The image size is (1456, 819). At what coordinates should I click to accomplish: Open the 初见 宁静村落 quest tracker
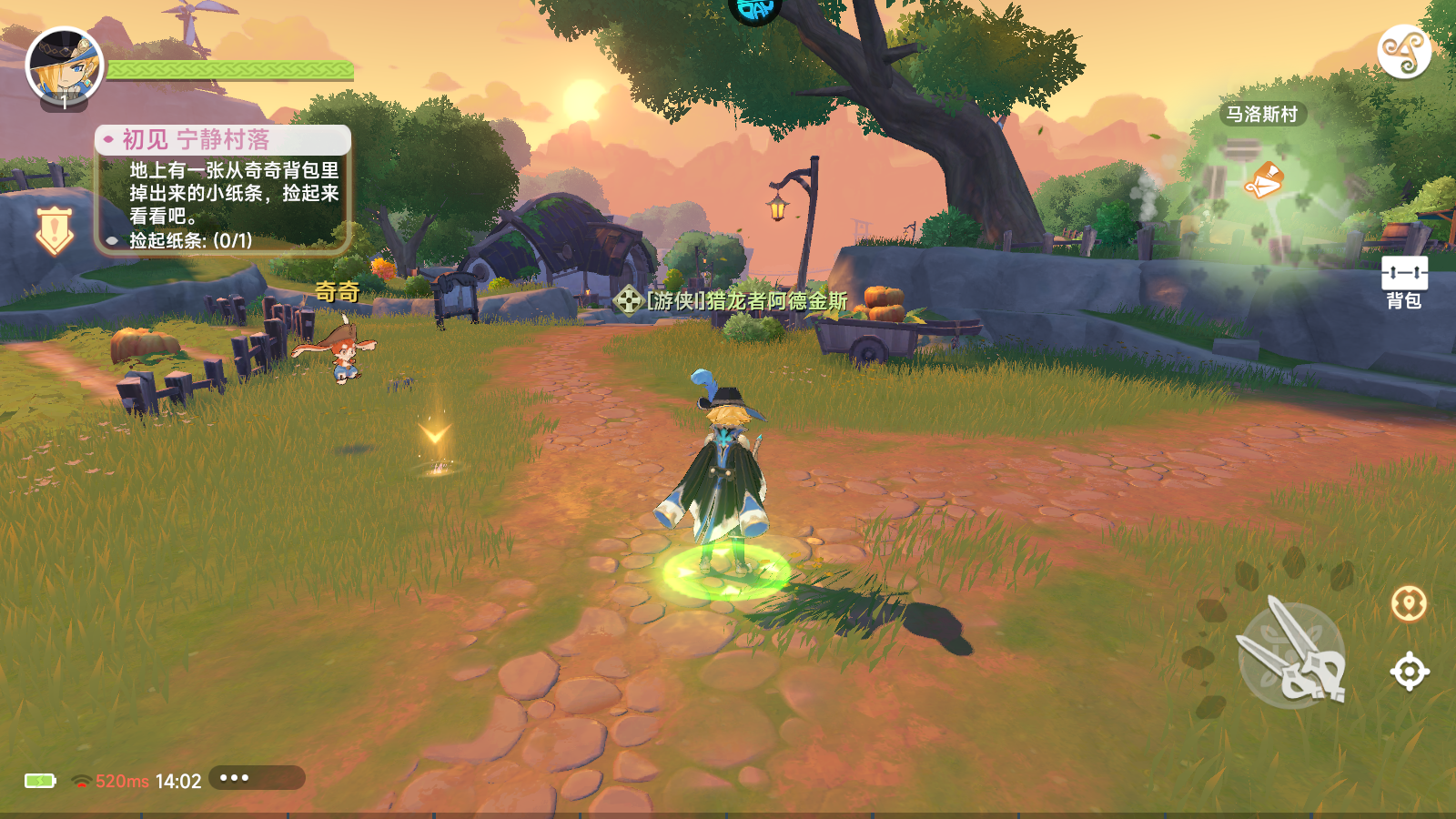[223, 189]
